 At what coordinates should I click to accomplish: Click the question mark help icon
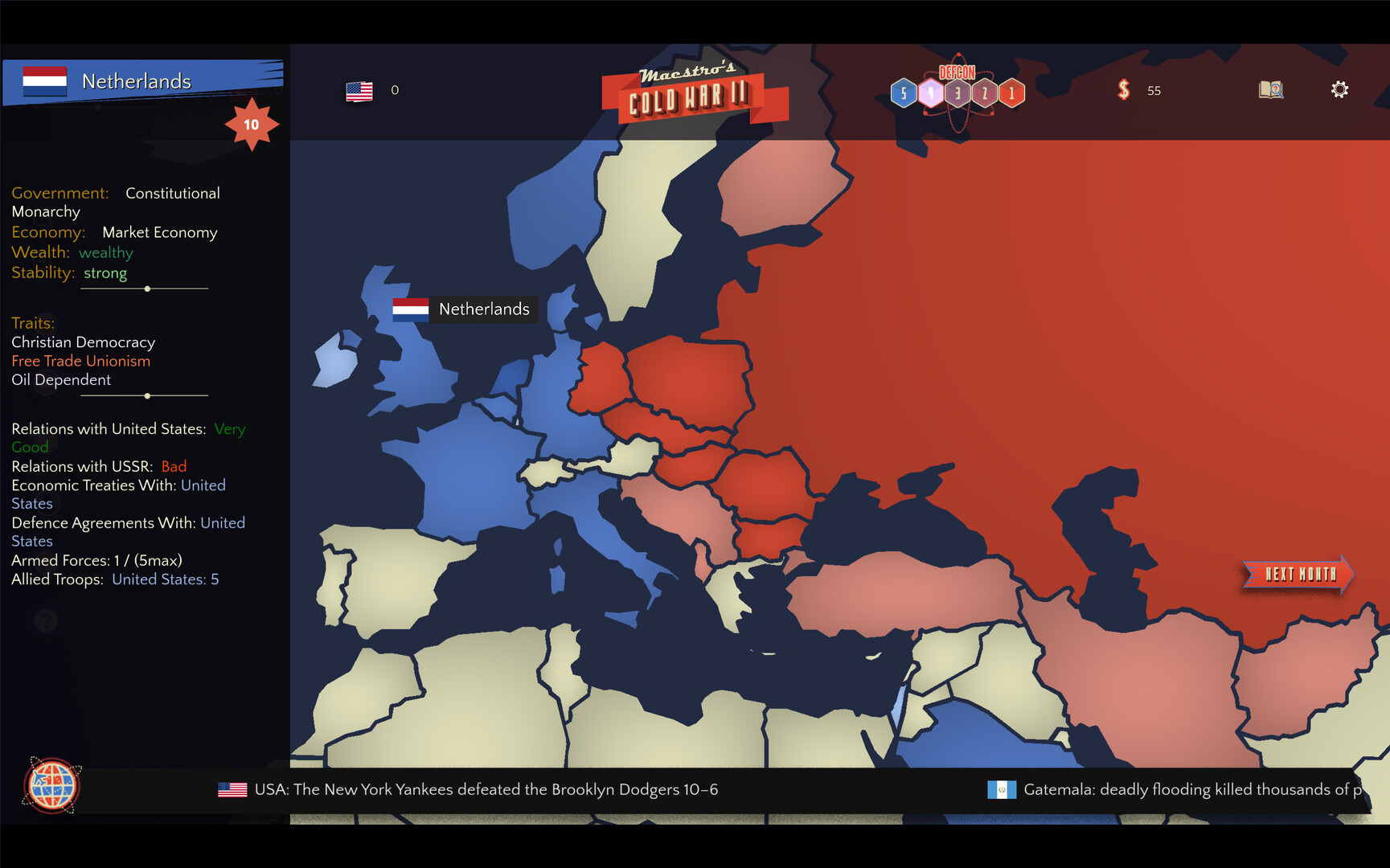[46, 620]
